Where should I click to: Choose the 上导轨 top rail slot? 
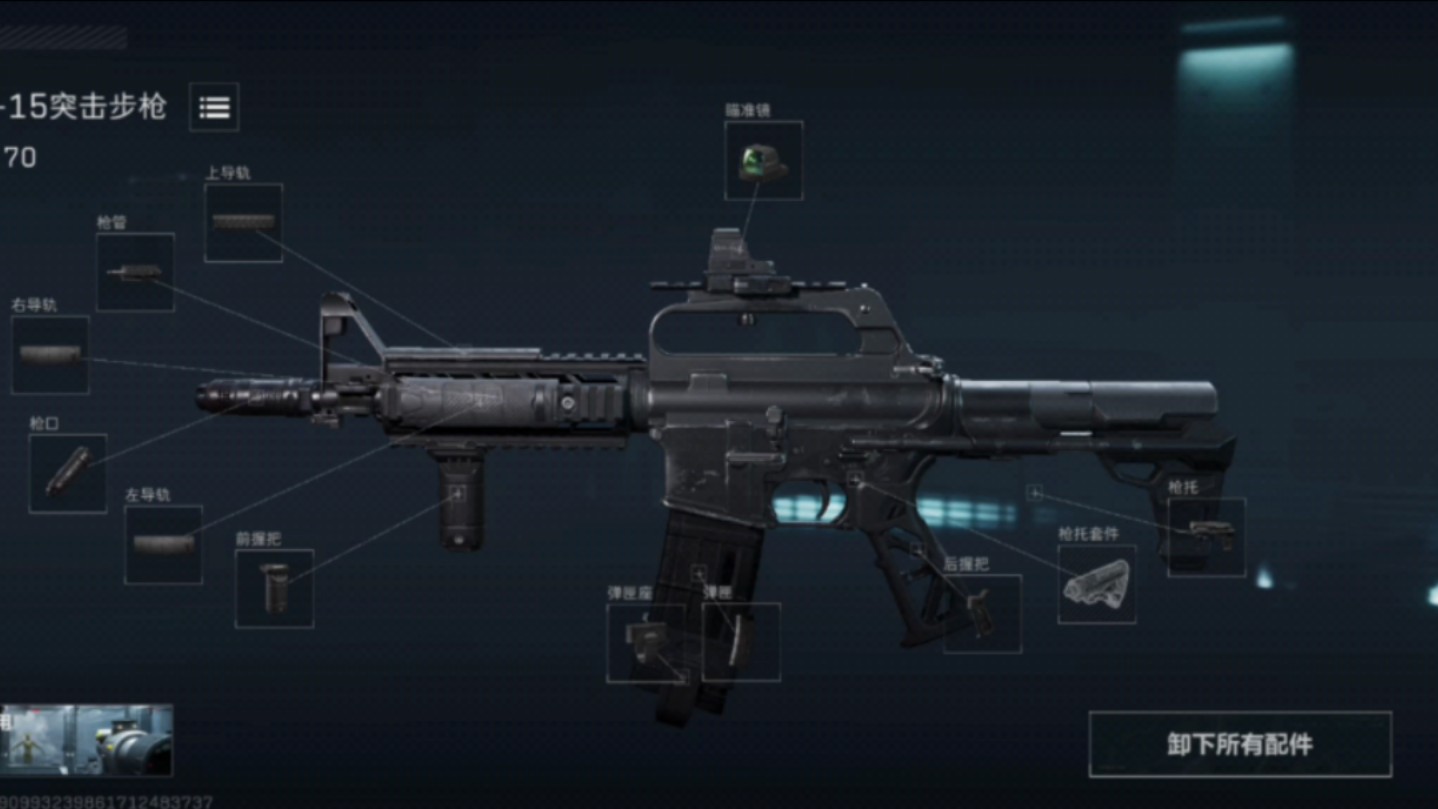pyautogui.click(x=243, y=223)
